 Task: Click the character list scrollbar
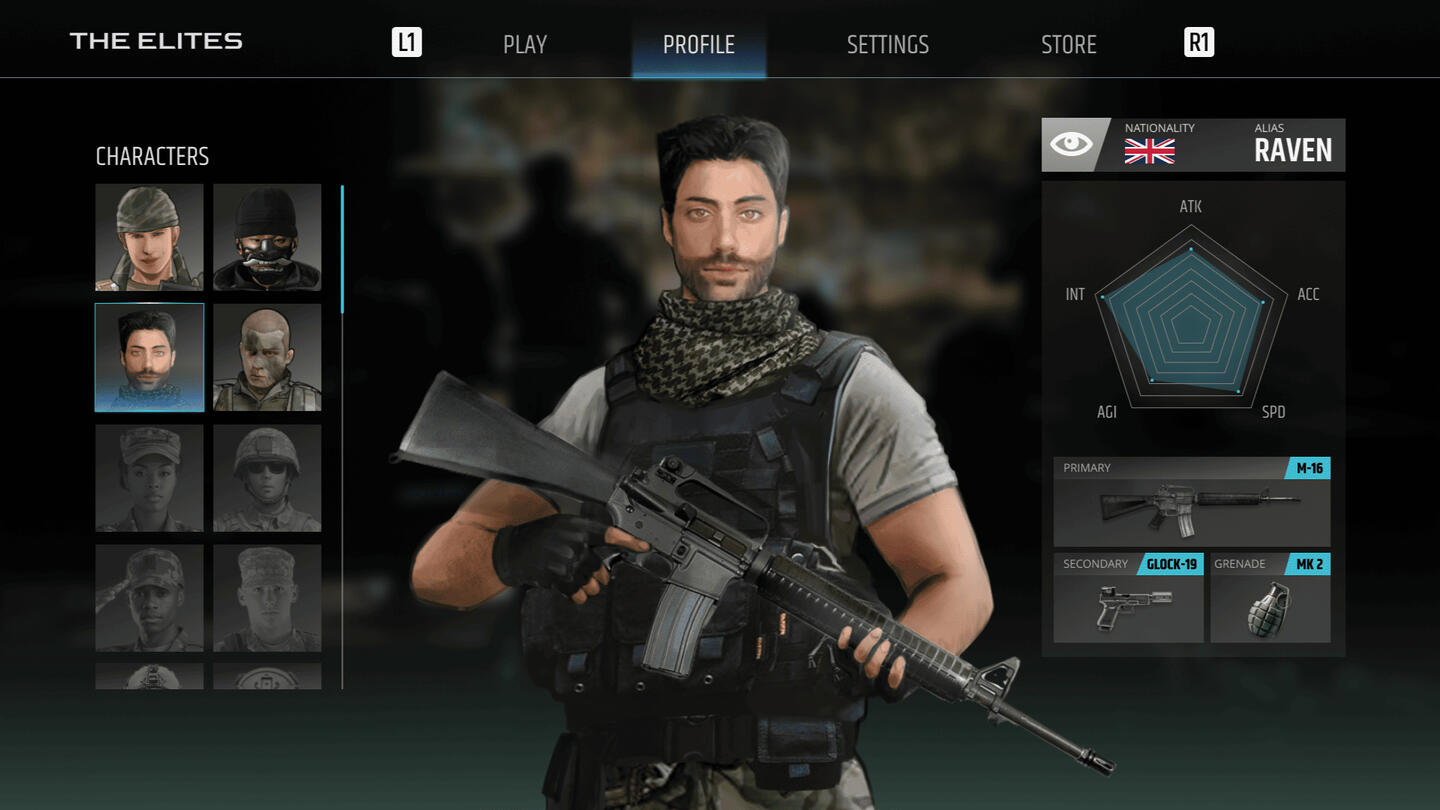click(342, 250)
